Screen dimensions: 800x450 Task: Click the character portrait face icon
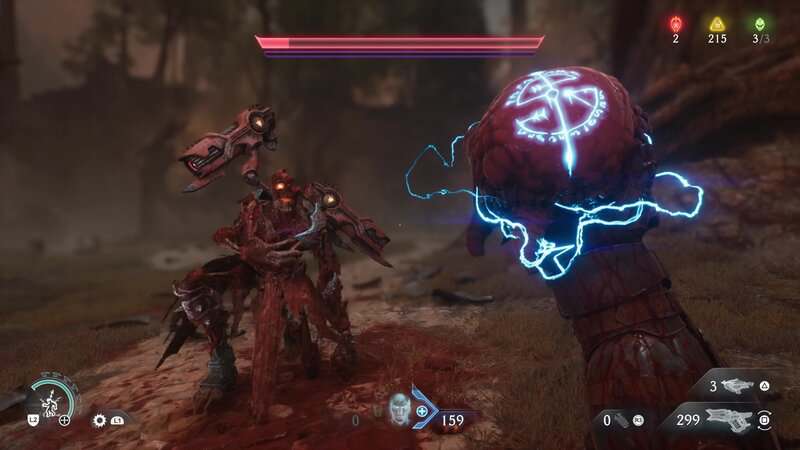point(398,406)
